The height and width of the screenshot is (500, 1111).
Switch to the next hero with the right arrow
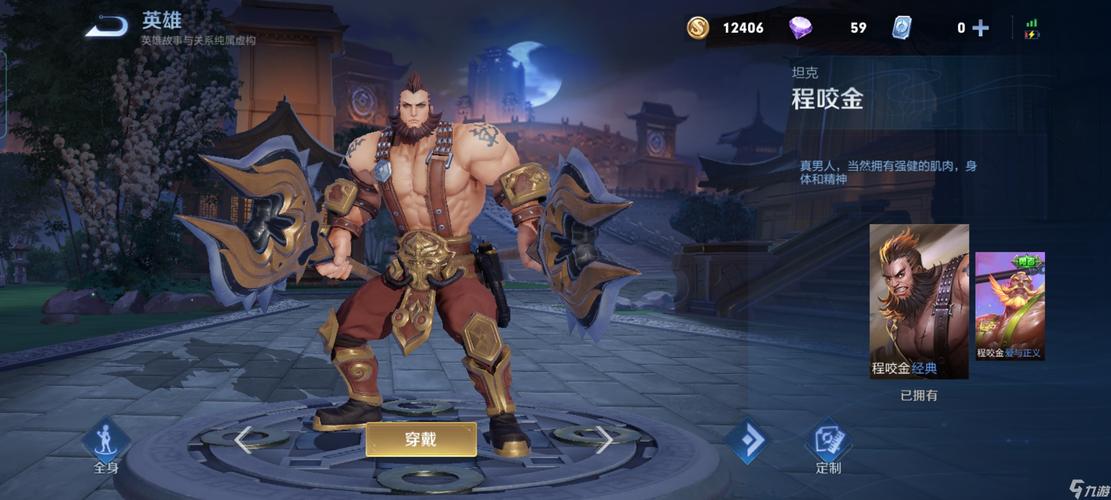pos(603,438)
